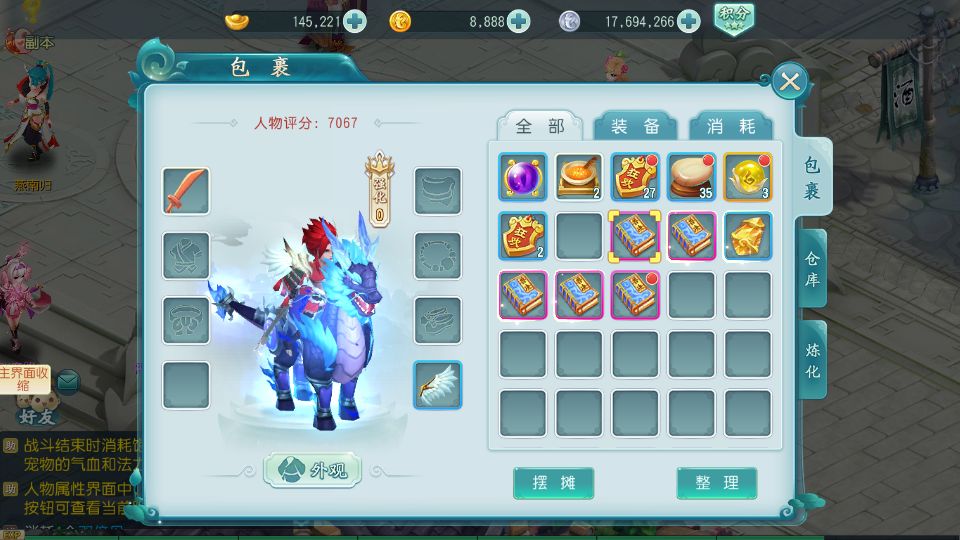
Task: Select the gold ingot item slot
Action: coord(747,236)
